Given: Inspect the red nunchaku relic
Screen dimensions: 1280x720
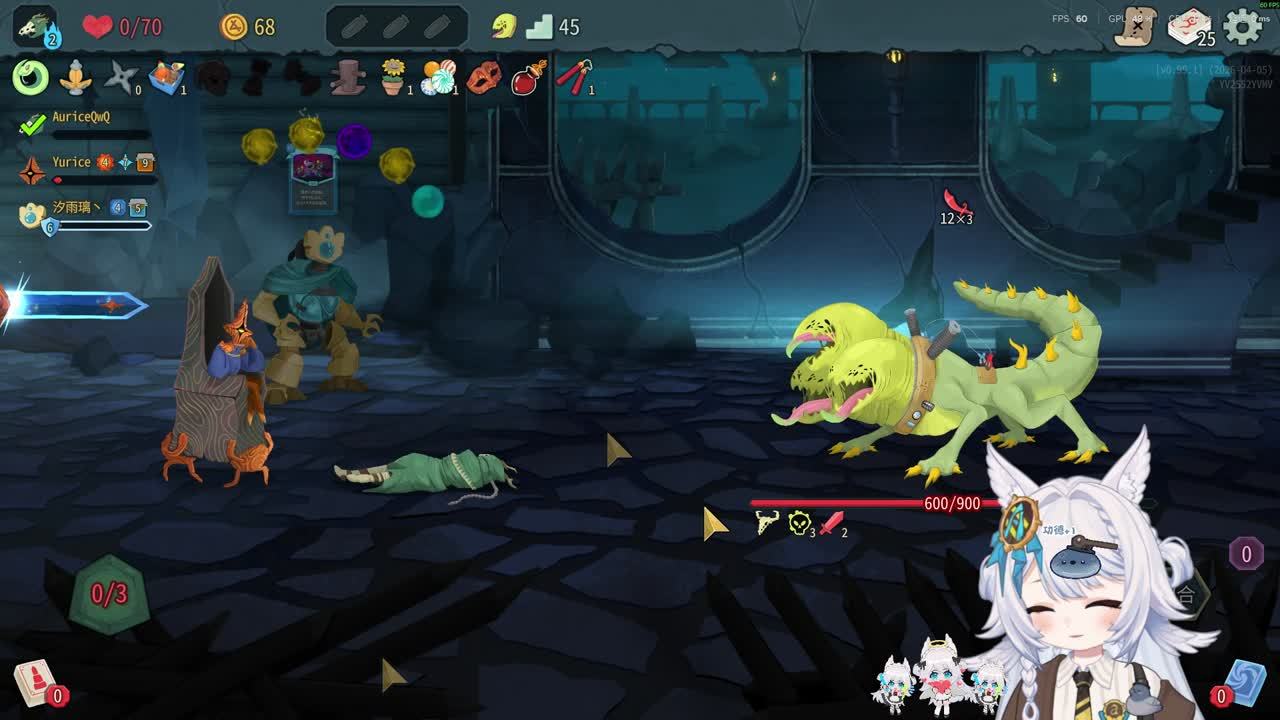Looking at the screenshot, I should tap(574, 77).
